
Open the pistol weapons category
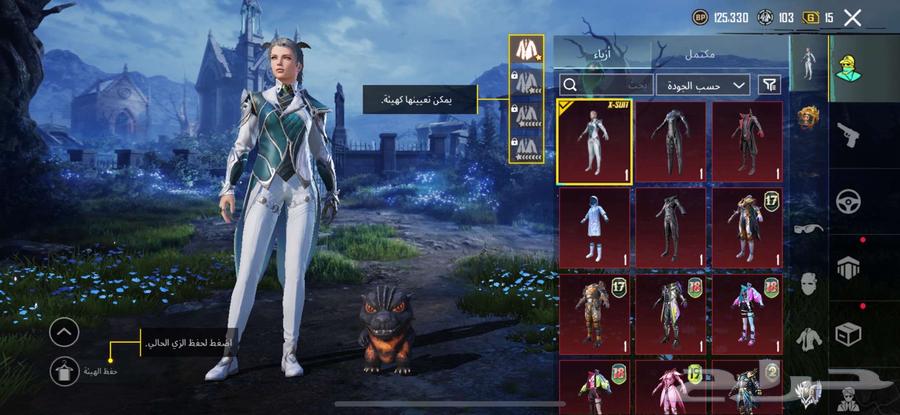click(850, 132)
